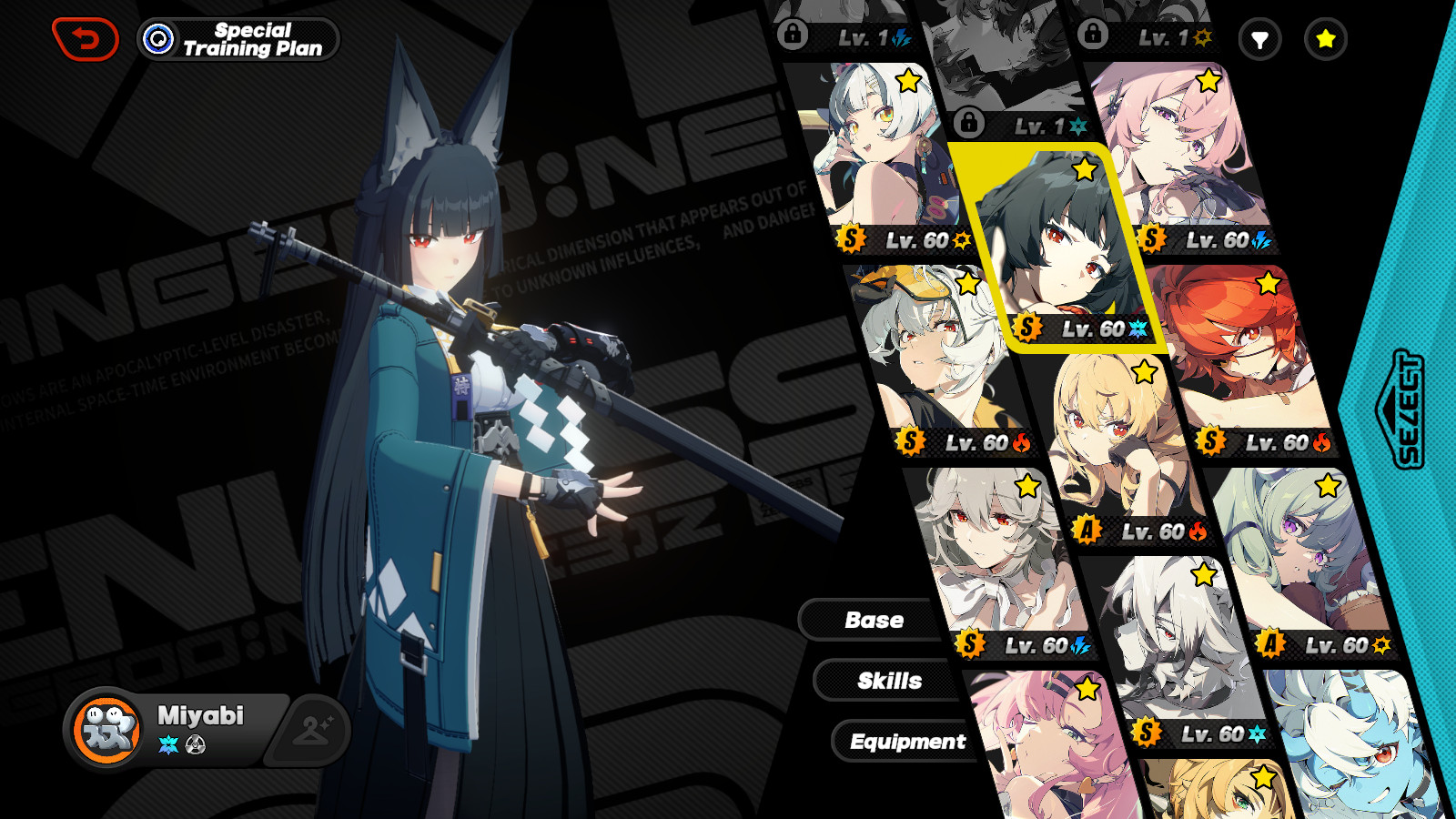The image size is (1456, 819).
Task: Click the funnel filter icon
Action: 1260,39
